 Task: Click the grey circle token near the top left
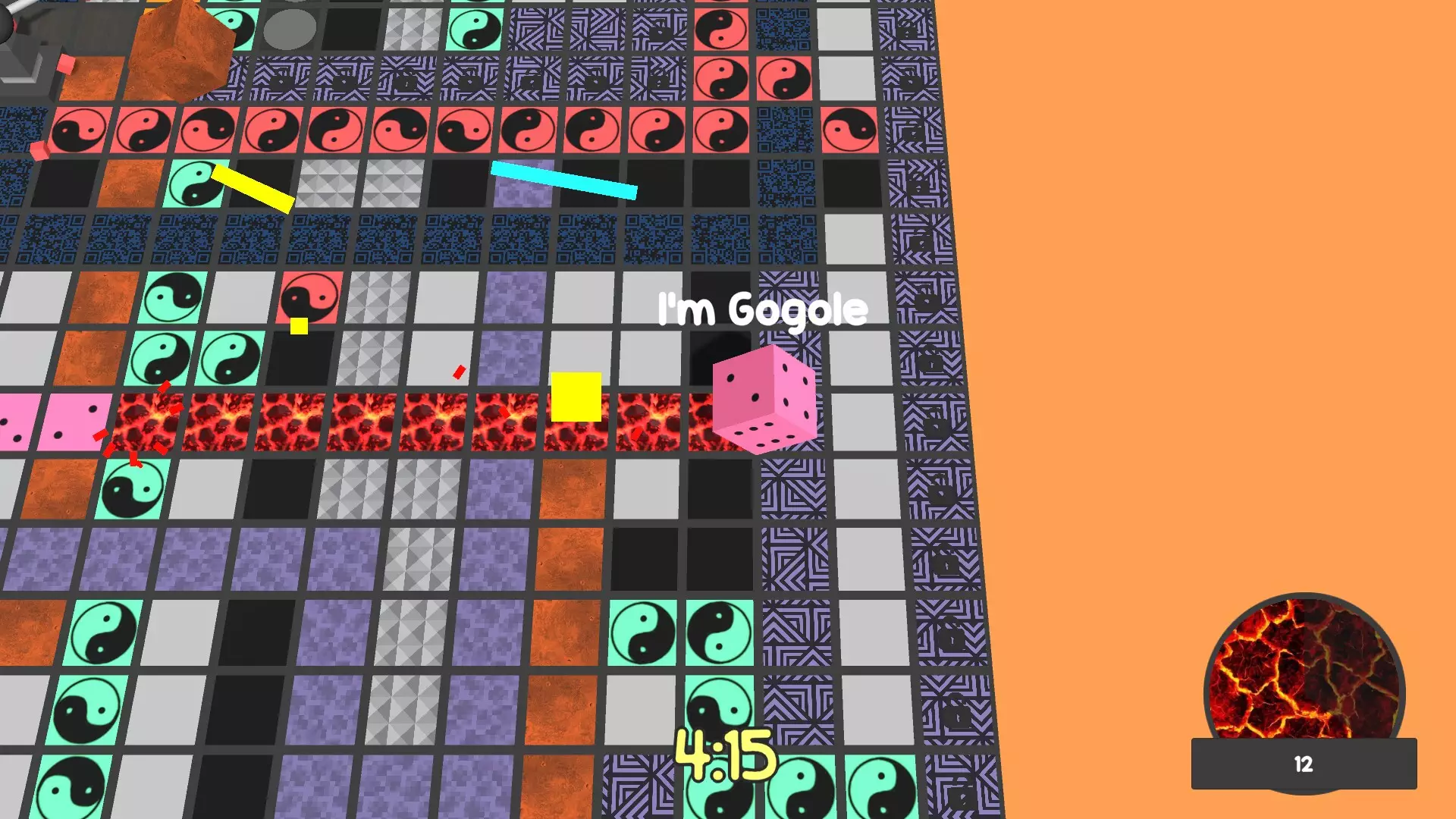(289, 29)
